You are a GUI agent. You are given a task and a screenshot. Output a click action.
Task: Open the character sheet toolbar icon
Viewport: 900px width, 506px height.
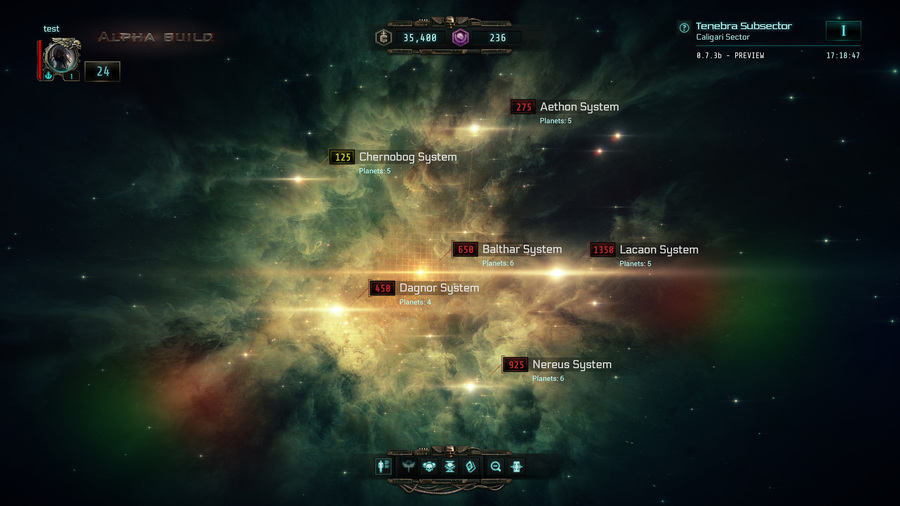(x=384, y=466)
